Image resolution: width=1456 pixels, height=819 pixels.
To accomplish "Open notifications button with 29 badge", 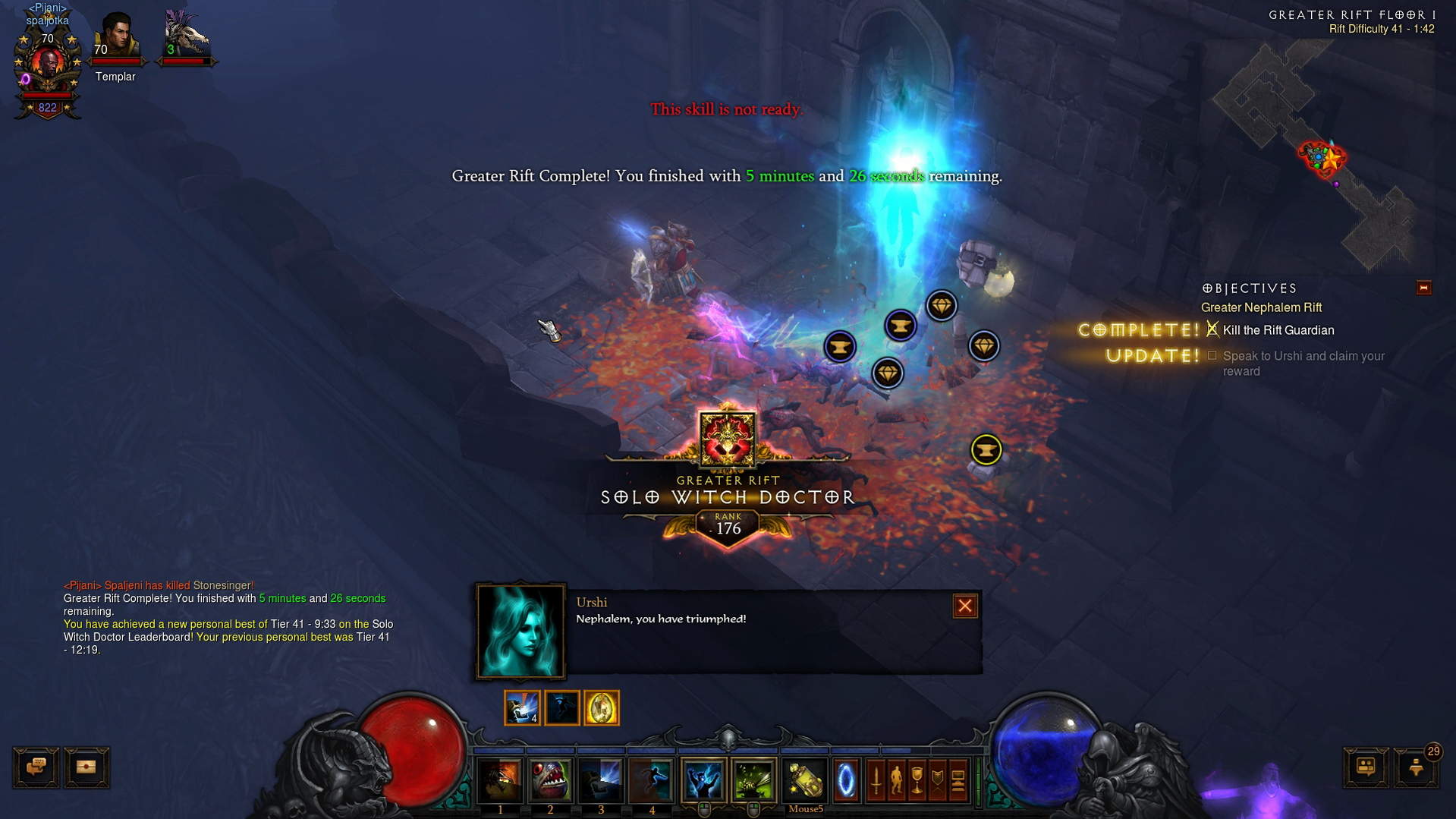I will 1416,767.
